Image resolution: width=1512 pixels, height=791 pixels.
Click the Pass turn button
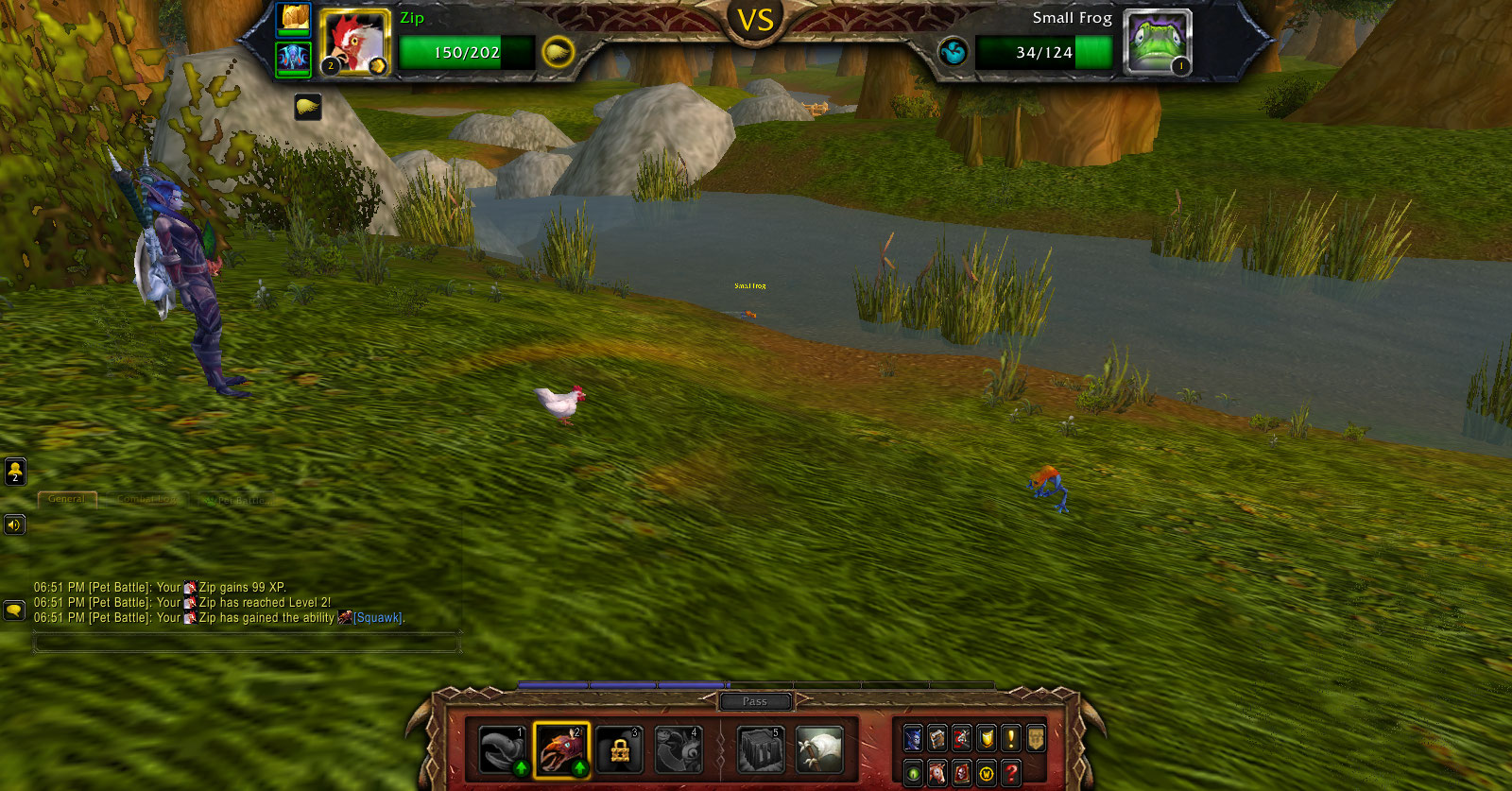click(754, 701)
